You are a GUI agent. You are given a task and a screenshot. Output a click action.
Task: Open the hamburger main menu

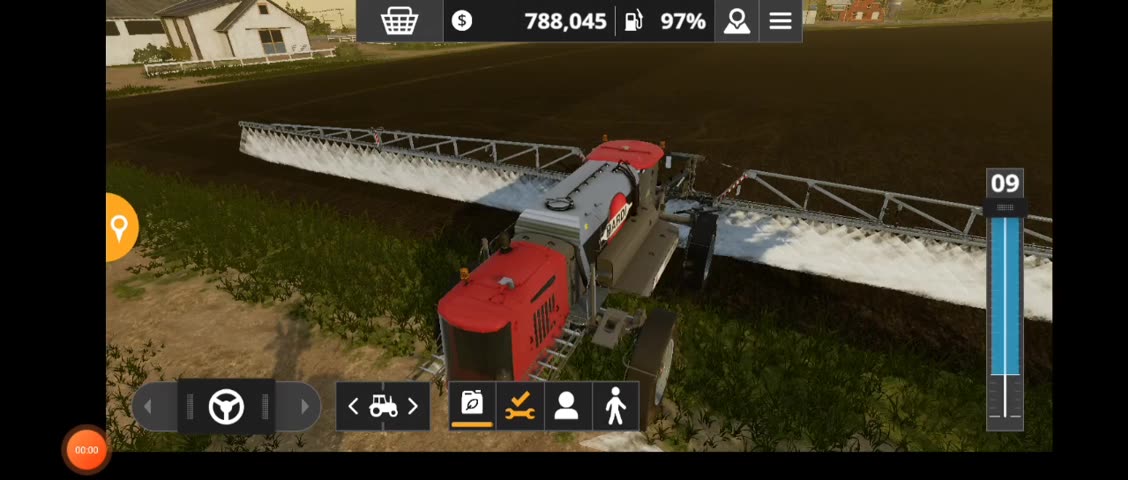click(x=780, y=21)
